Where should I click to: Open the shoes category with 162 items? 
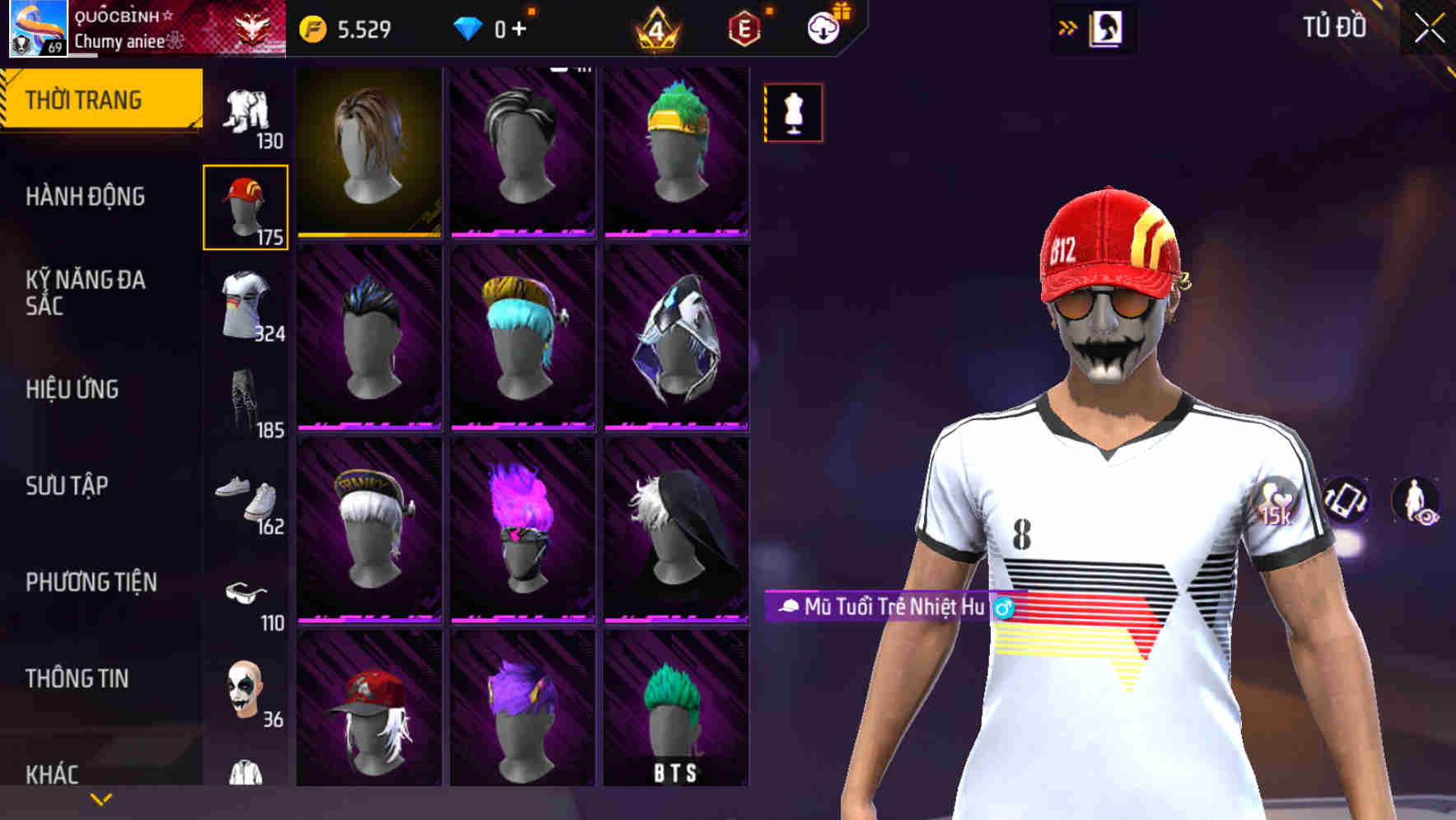coord(246,499)
